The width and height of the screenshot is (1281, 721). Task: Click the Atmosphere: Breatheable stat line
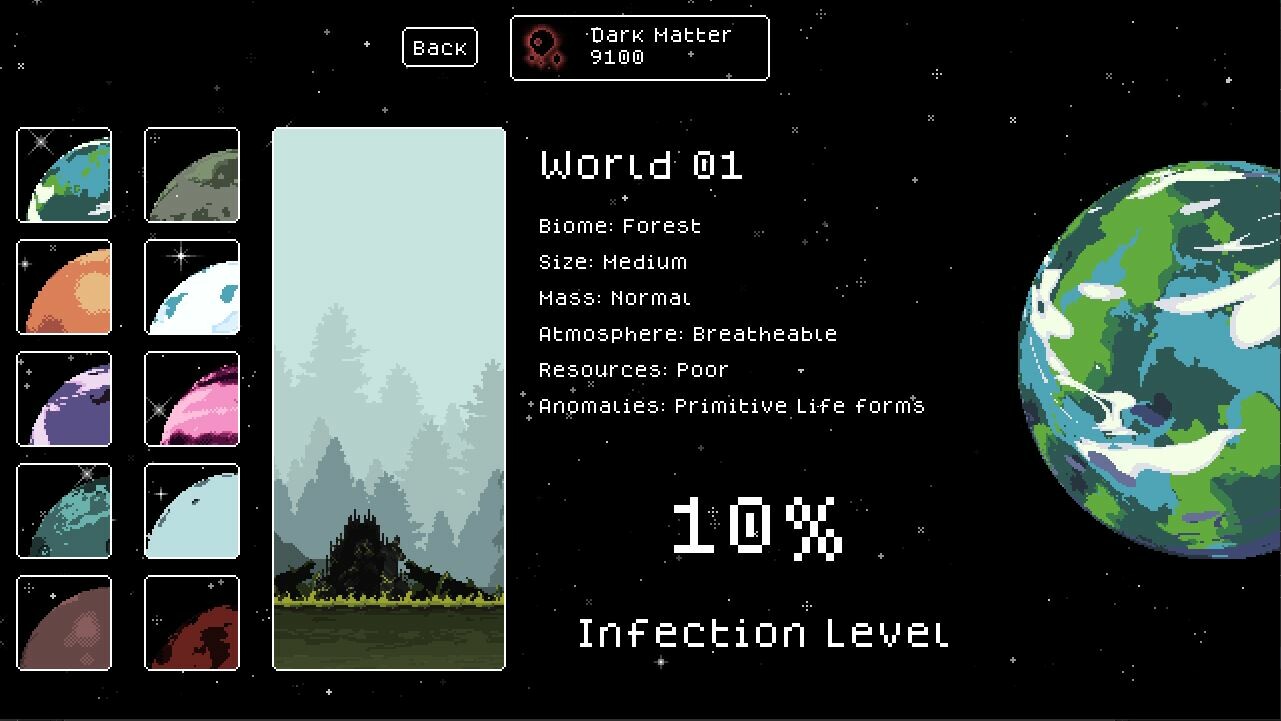pos(687,333)
